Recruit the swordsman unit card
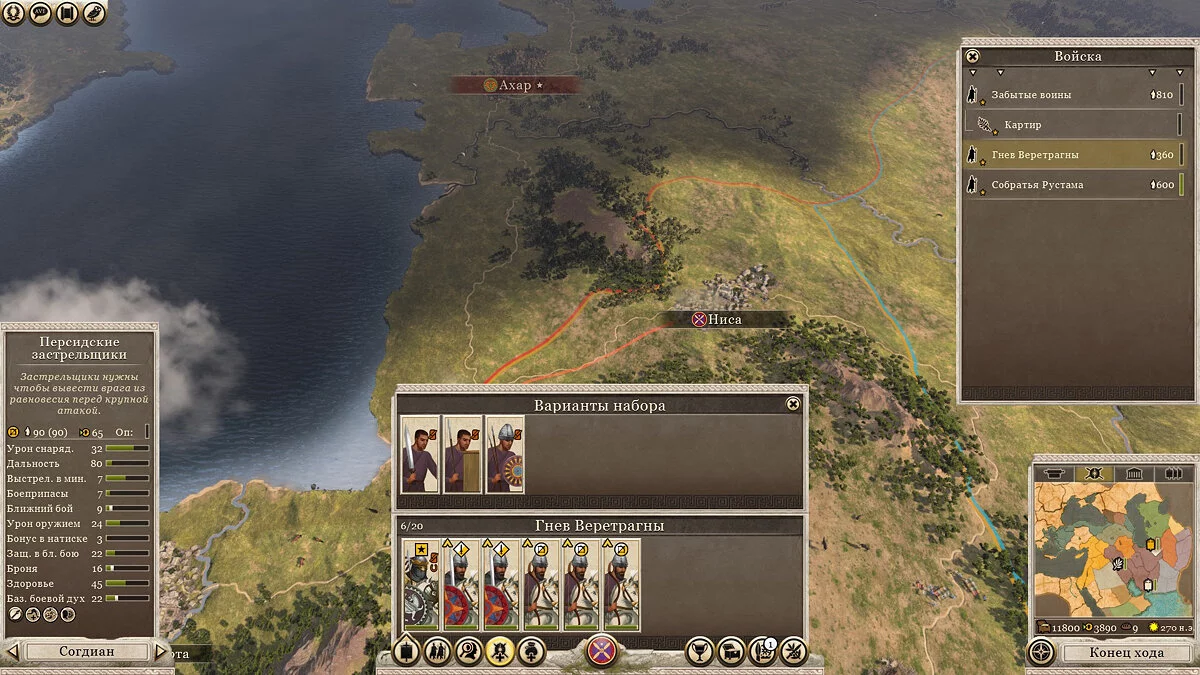The image size is (1200, 675). tap(420, 454)
